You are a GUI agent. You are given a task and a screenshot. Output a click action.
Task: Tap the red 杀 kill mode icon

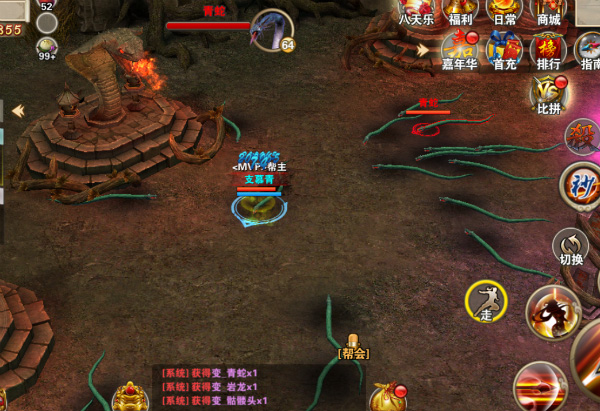(580, 135)
